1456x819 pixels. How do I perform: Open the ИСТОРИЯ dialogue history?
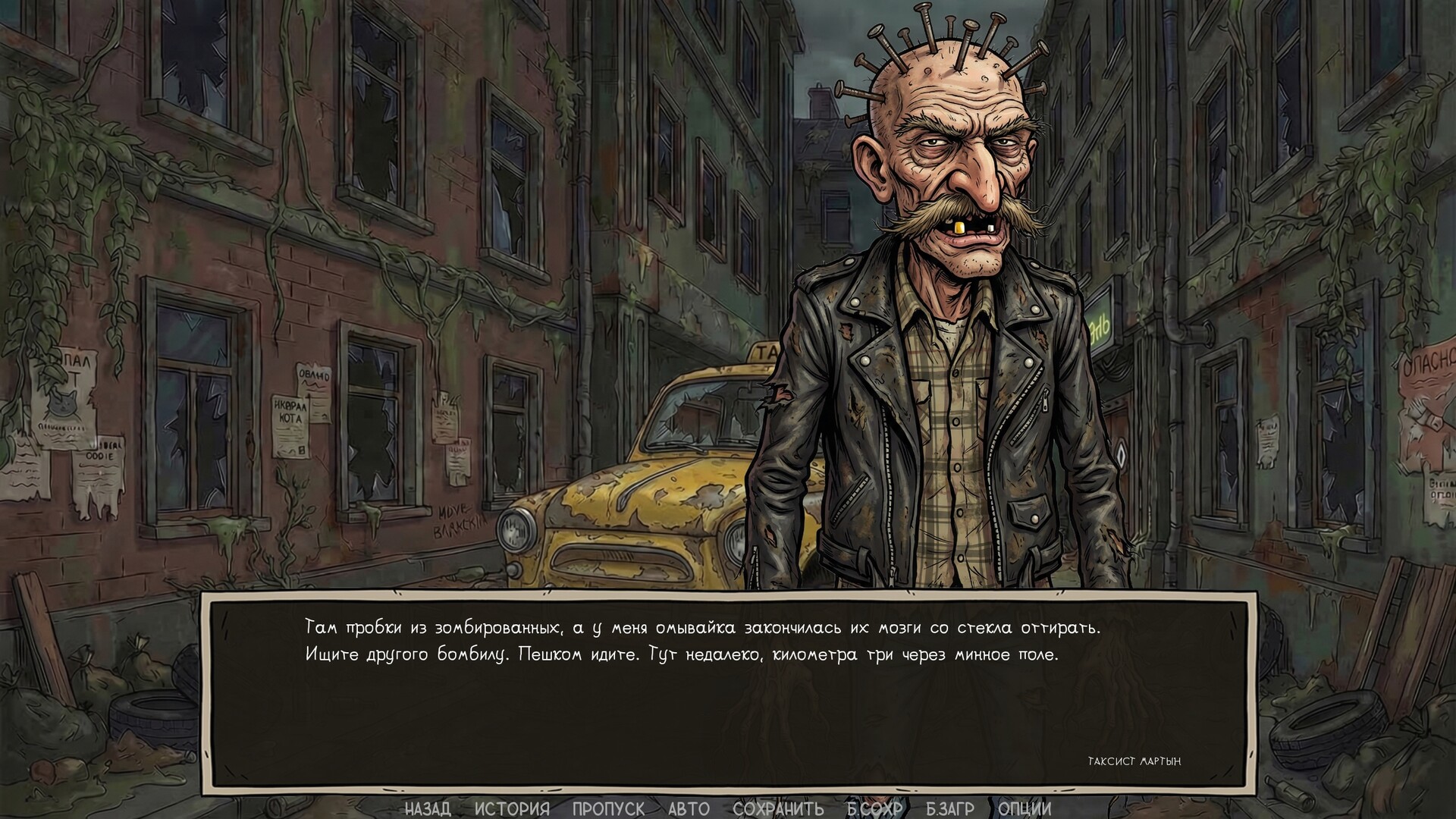click(x=511, y=809)
